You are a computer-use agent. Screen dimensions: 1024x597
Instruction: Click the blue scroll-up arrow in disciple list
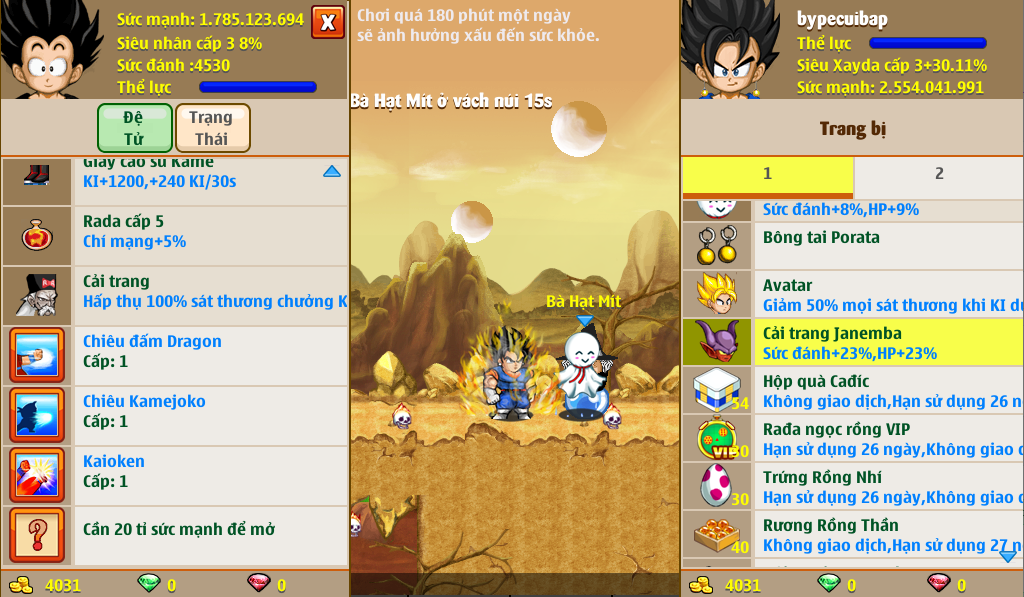pos(332,172)
